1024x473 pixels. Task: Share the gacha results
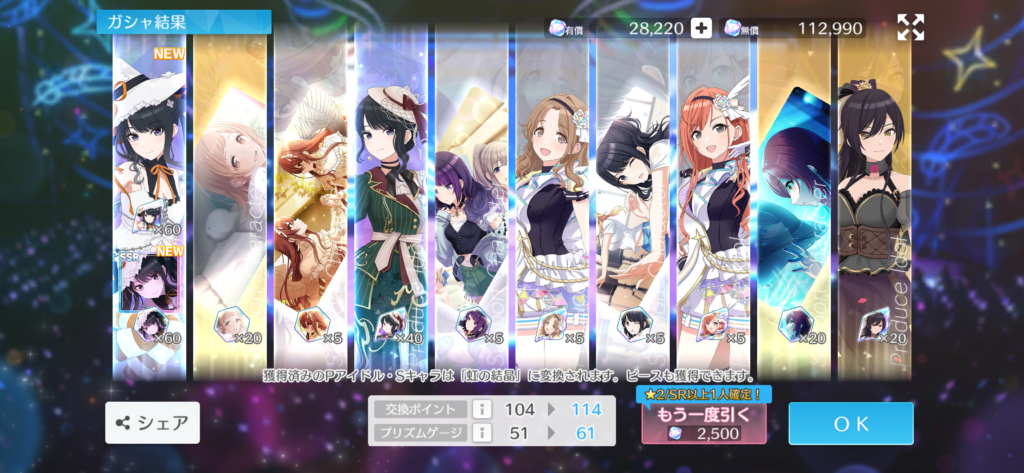[x=152, y=423]
